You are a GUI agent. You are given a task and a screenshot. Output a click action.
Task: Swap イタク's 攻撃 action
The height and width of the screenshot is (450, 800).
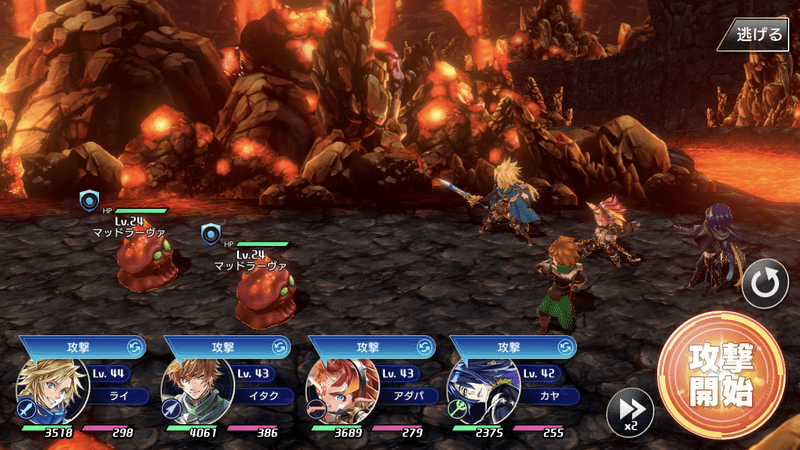point(278,346)
